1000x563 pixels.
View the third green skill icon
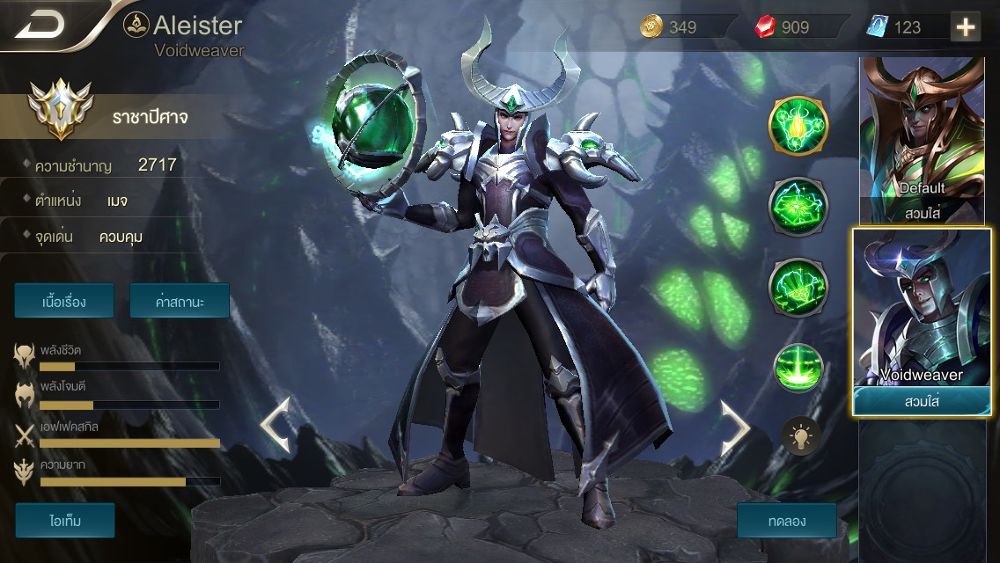point(797,286)
